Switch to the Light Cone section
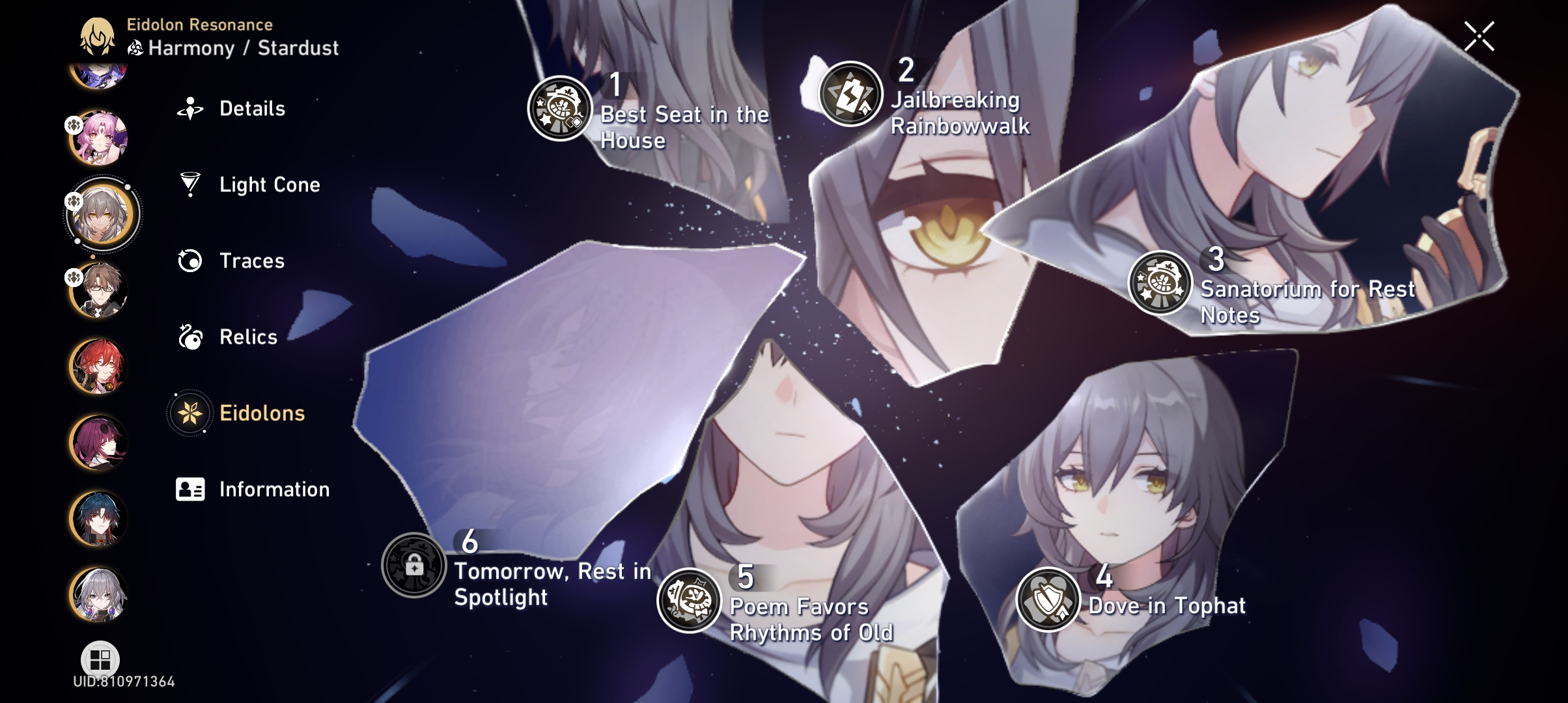The width and height of the screenshot is (1568, 703). (269, 185)
